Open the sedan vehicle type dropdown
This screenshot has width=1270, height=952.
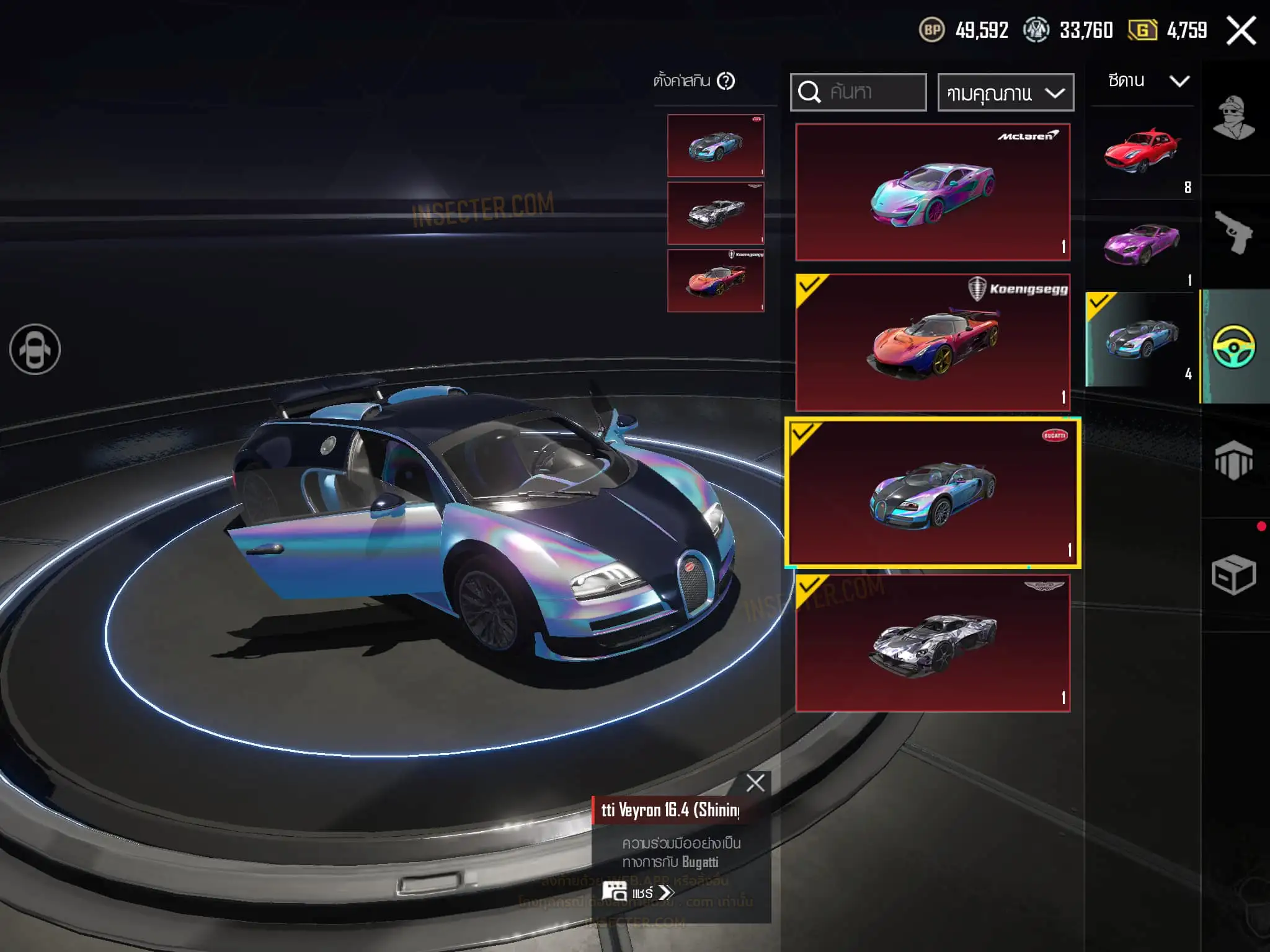1148,81
